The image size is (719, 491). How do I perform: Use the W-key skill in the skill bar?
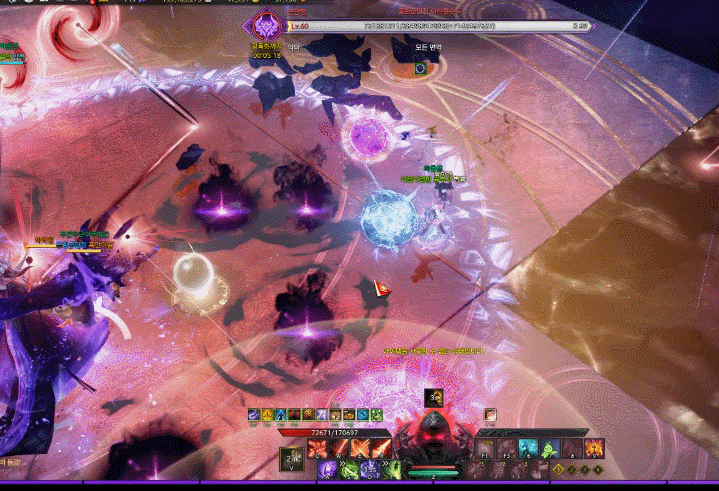pos(337,448)
